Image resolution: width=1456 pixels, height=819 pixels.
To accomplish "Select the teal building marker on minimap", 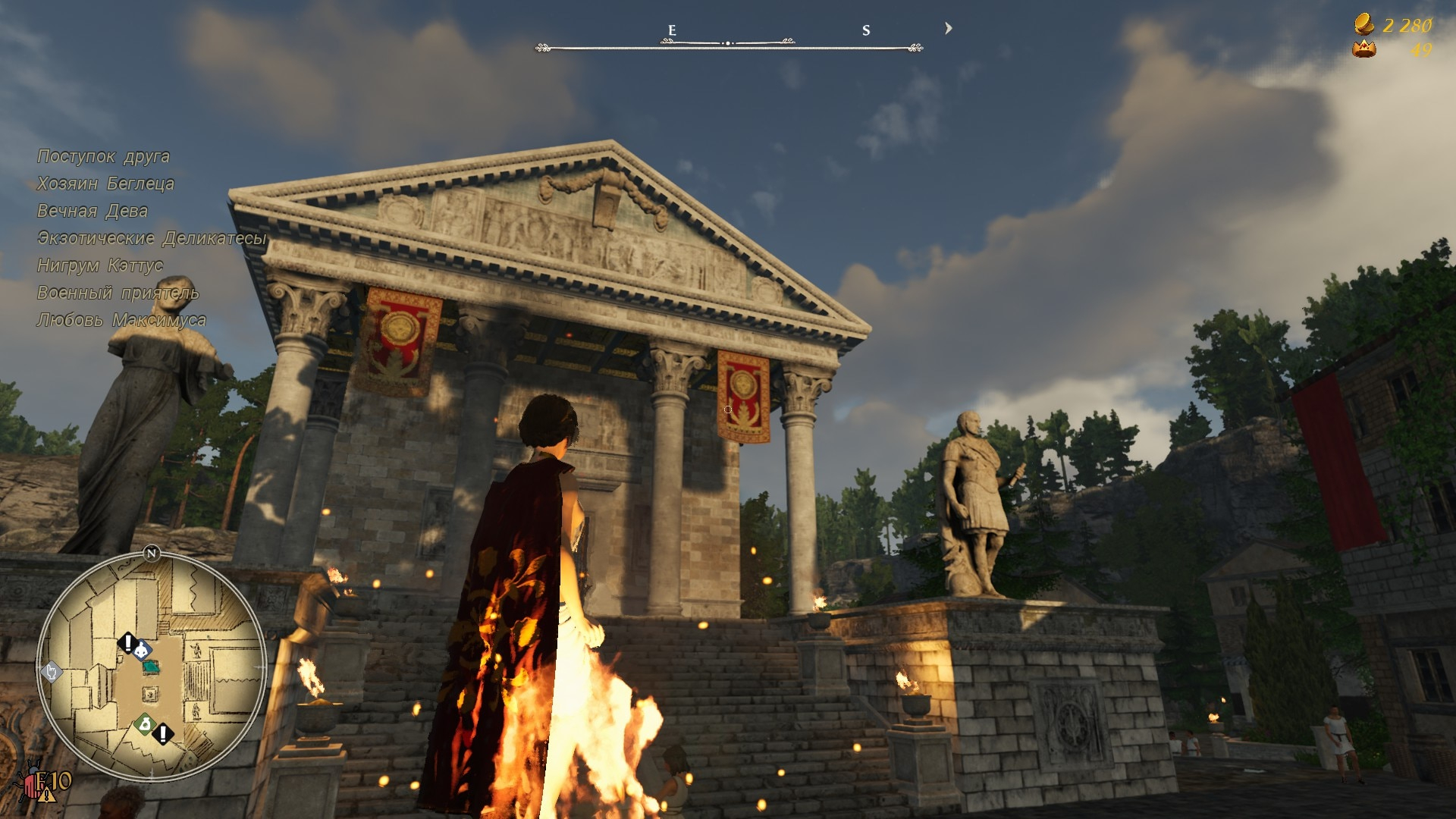I will click(x=151, y=667).
